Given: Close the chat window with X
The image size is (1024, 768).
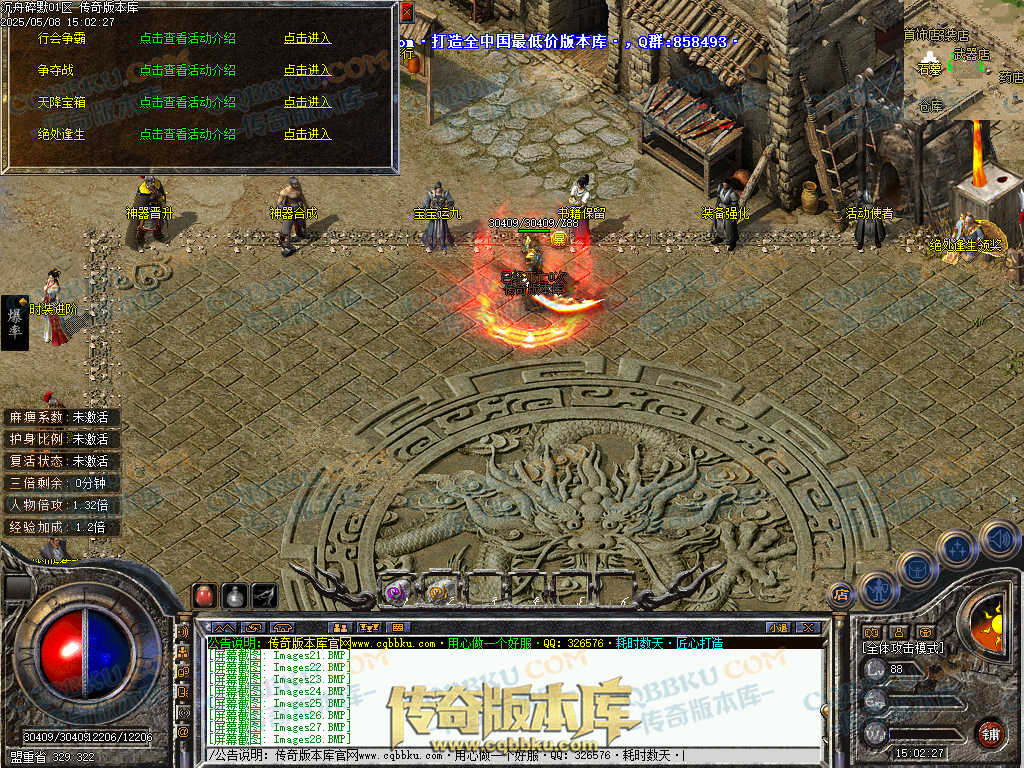Looking at the screenshot, I should click(813, 627).
